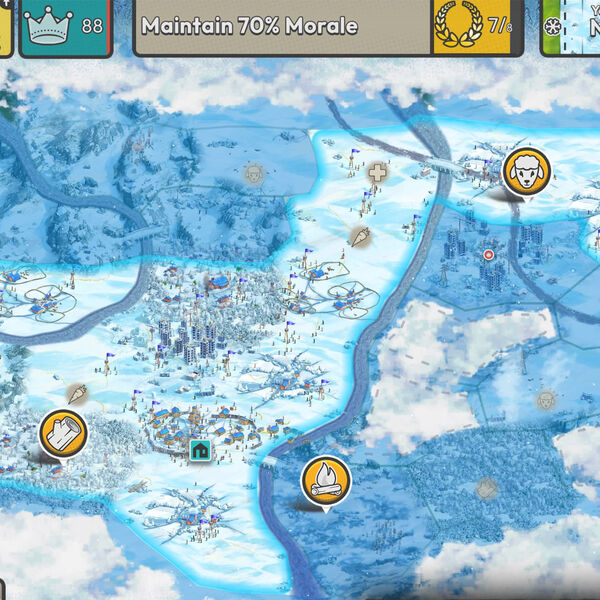Click the crown prestige counter panel

click(65, 27)
